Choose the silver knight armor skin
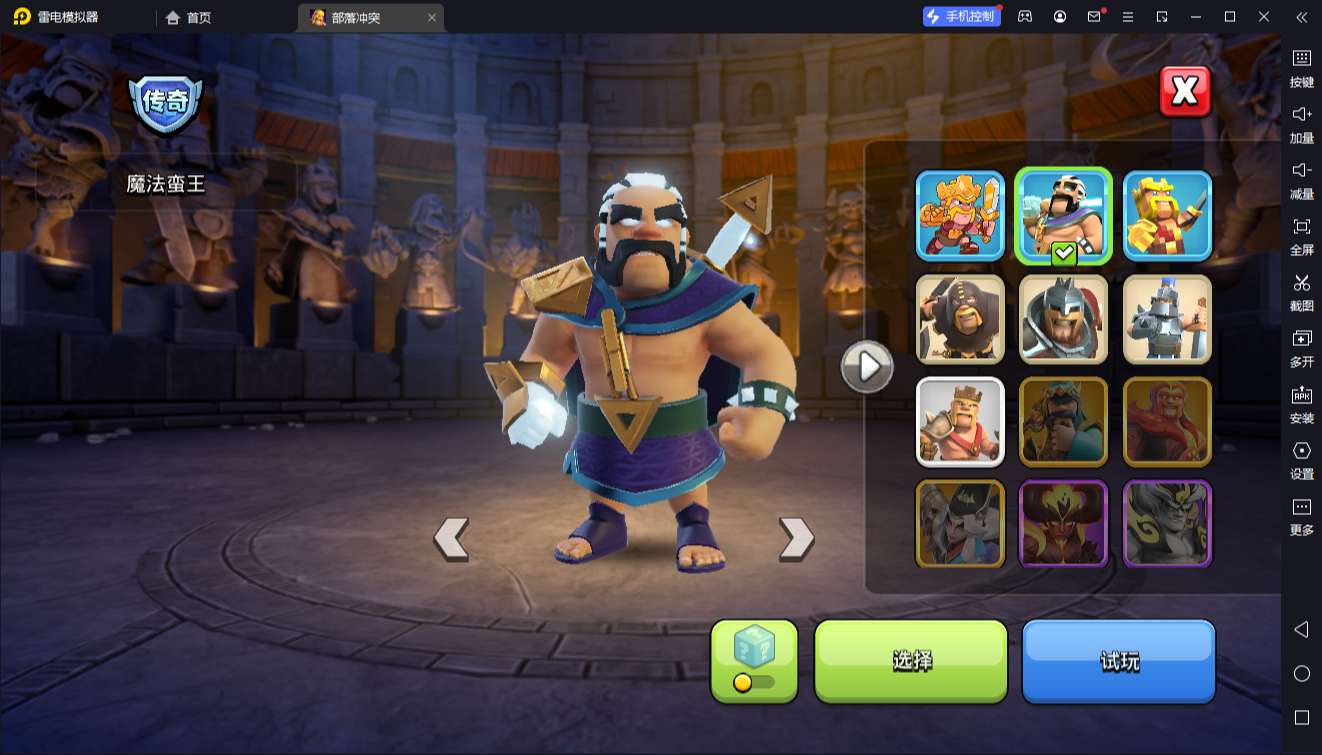 (x=1167, y=319)
